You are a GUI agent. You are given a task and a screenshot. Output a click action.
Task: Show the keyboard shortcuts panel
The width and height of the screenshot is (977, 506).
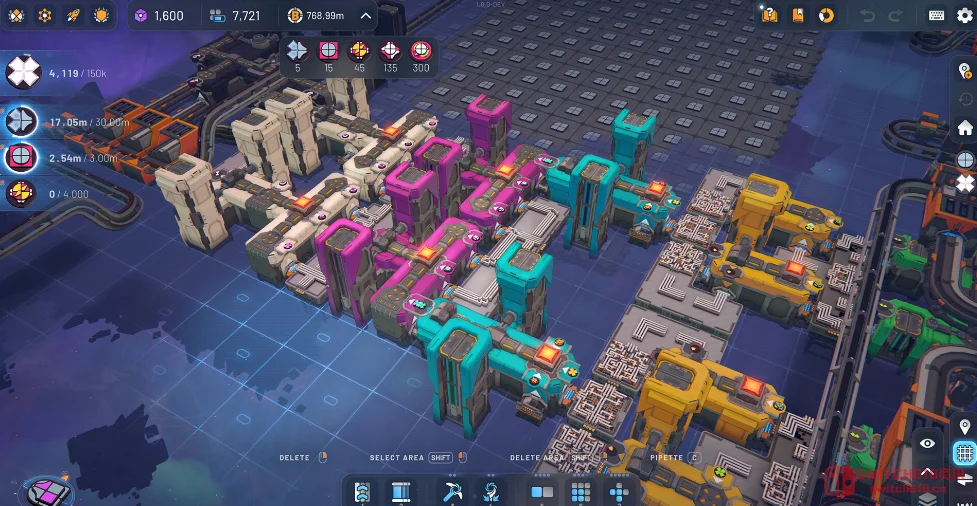[x=937, y=15]
